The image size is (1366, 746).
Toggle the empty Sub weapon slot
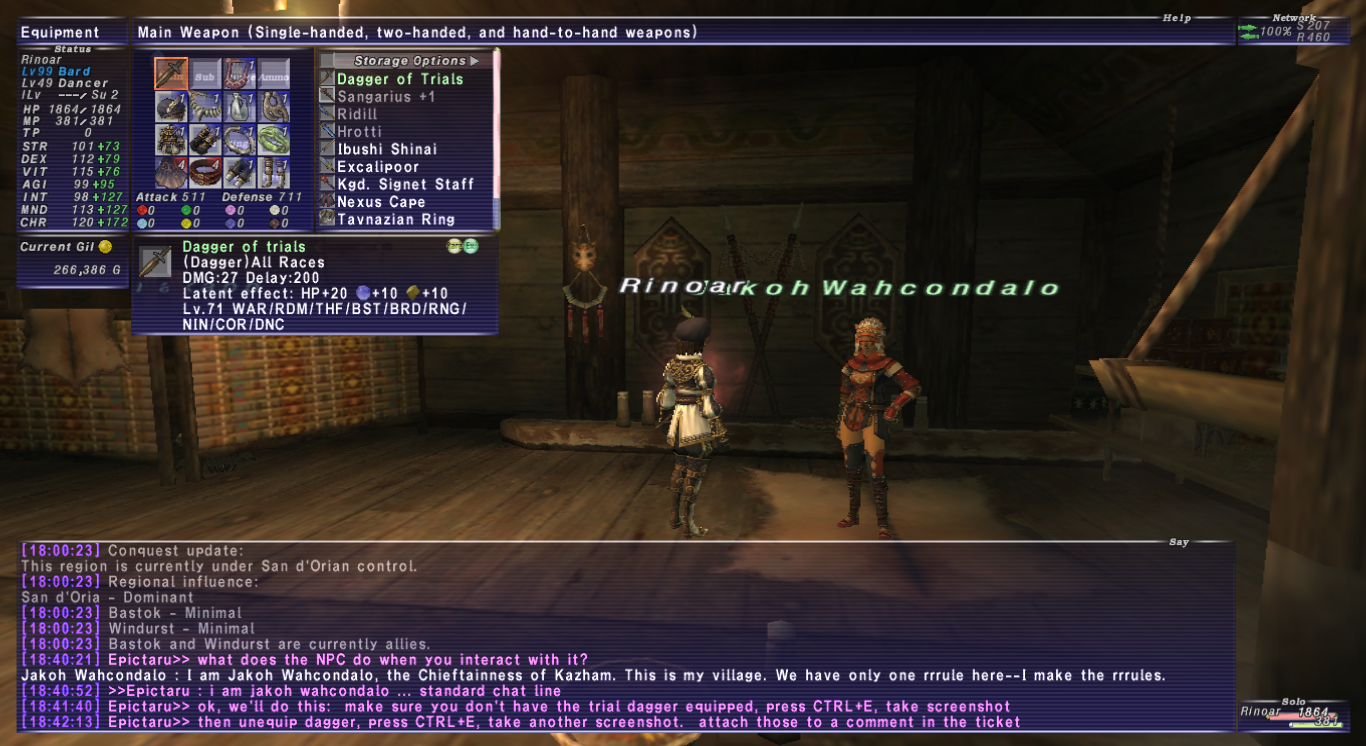tap(203, 74)
